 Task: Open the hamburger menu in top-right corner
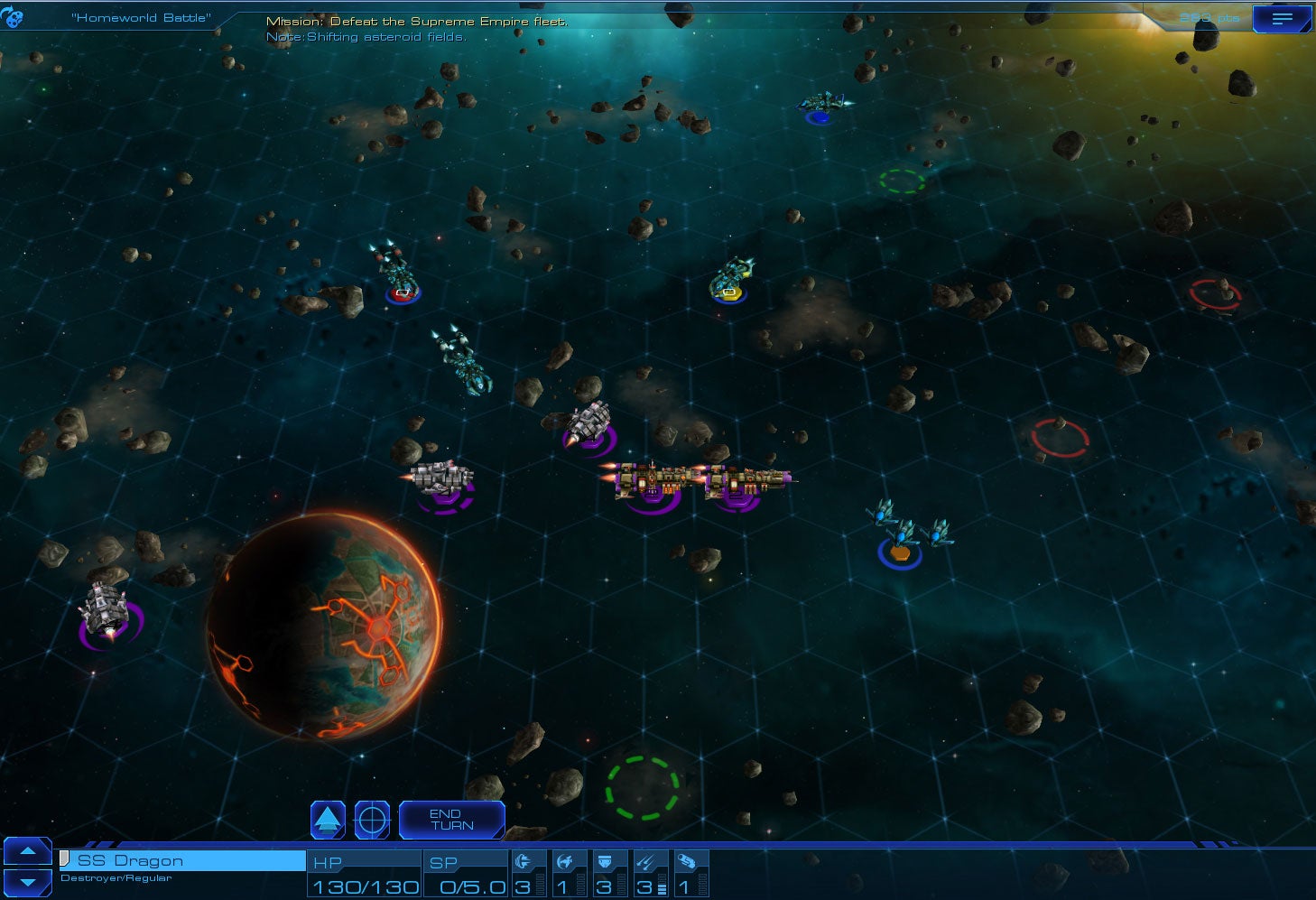pos(1283,18)
